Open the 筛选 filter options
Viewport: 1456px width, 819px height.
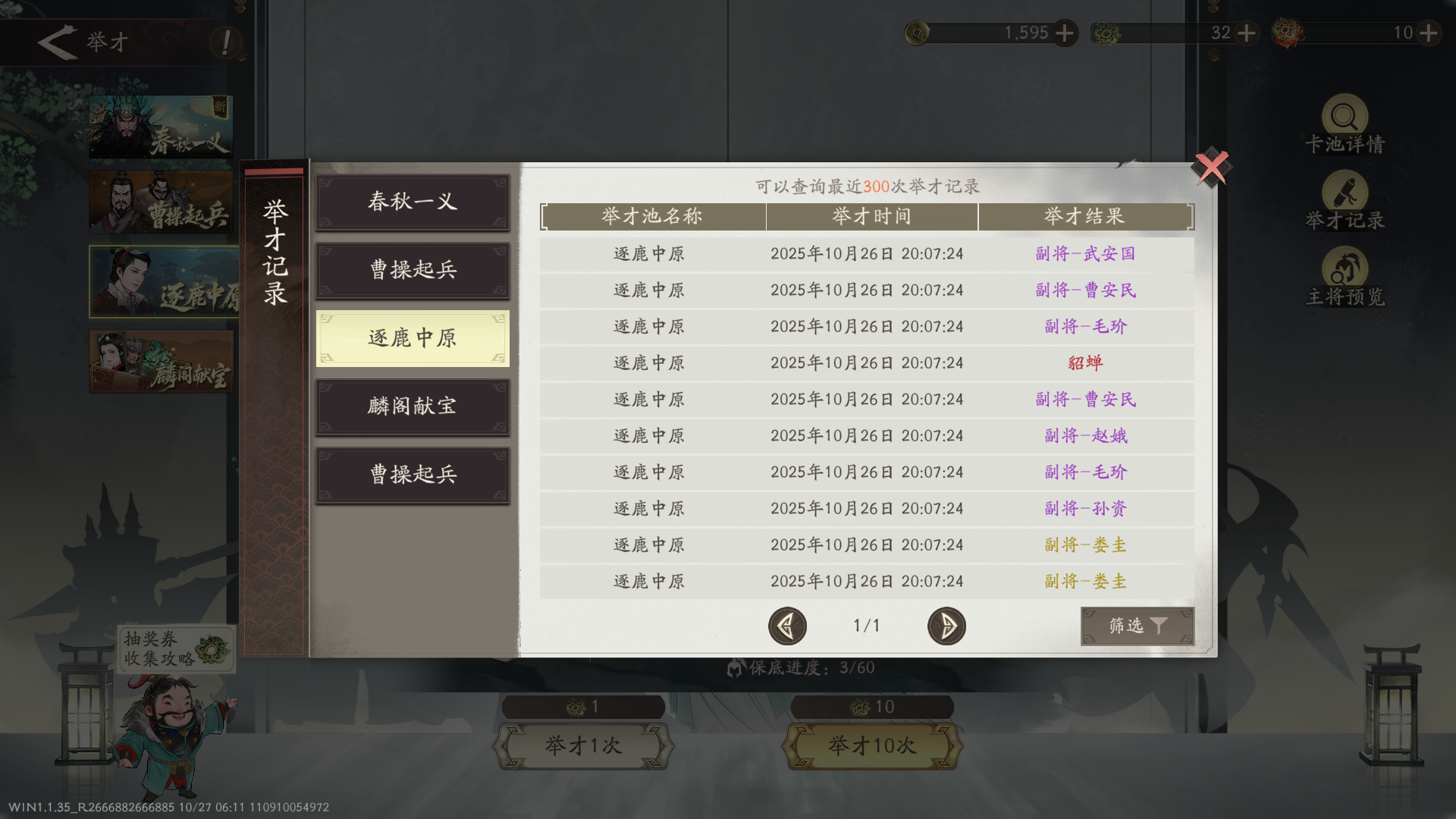tap(1137, 627)
